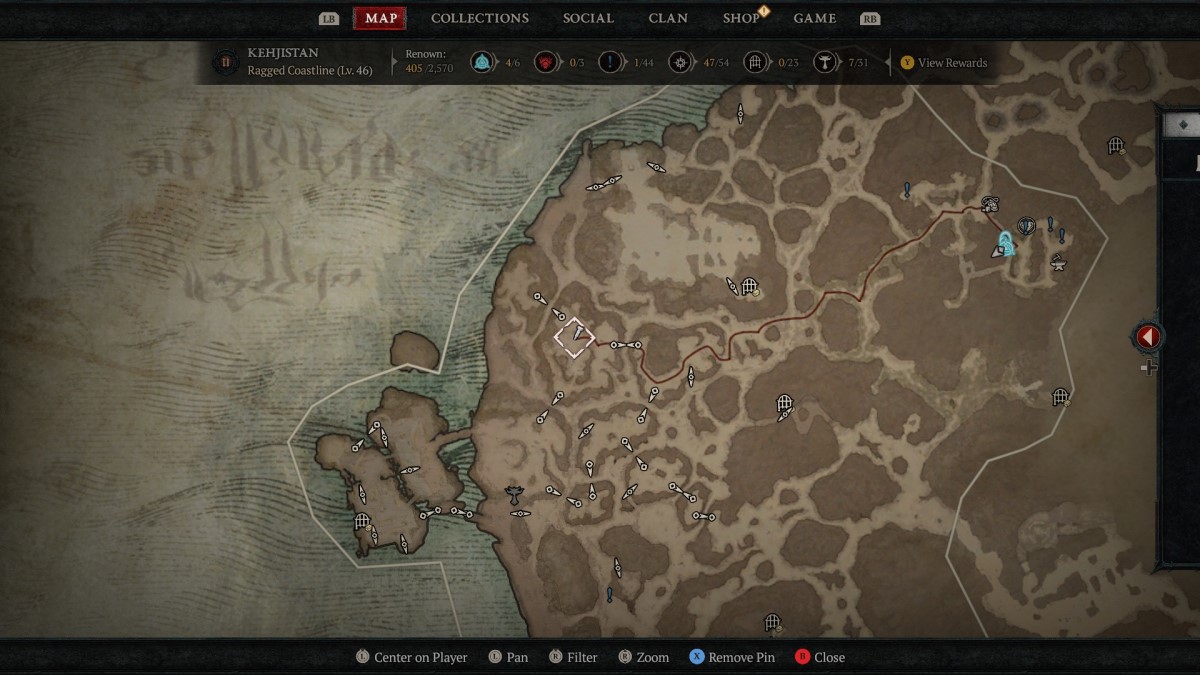Screen dimensions: 1200x675
Task: Select the teal waypoint renown icon
Action: pos(482,63)
